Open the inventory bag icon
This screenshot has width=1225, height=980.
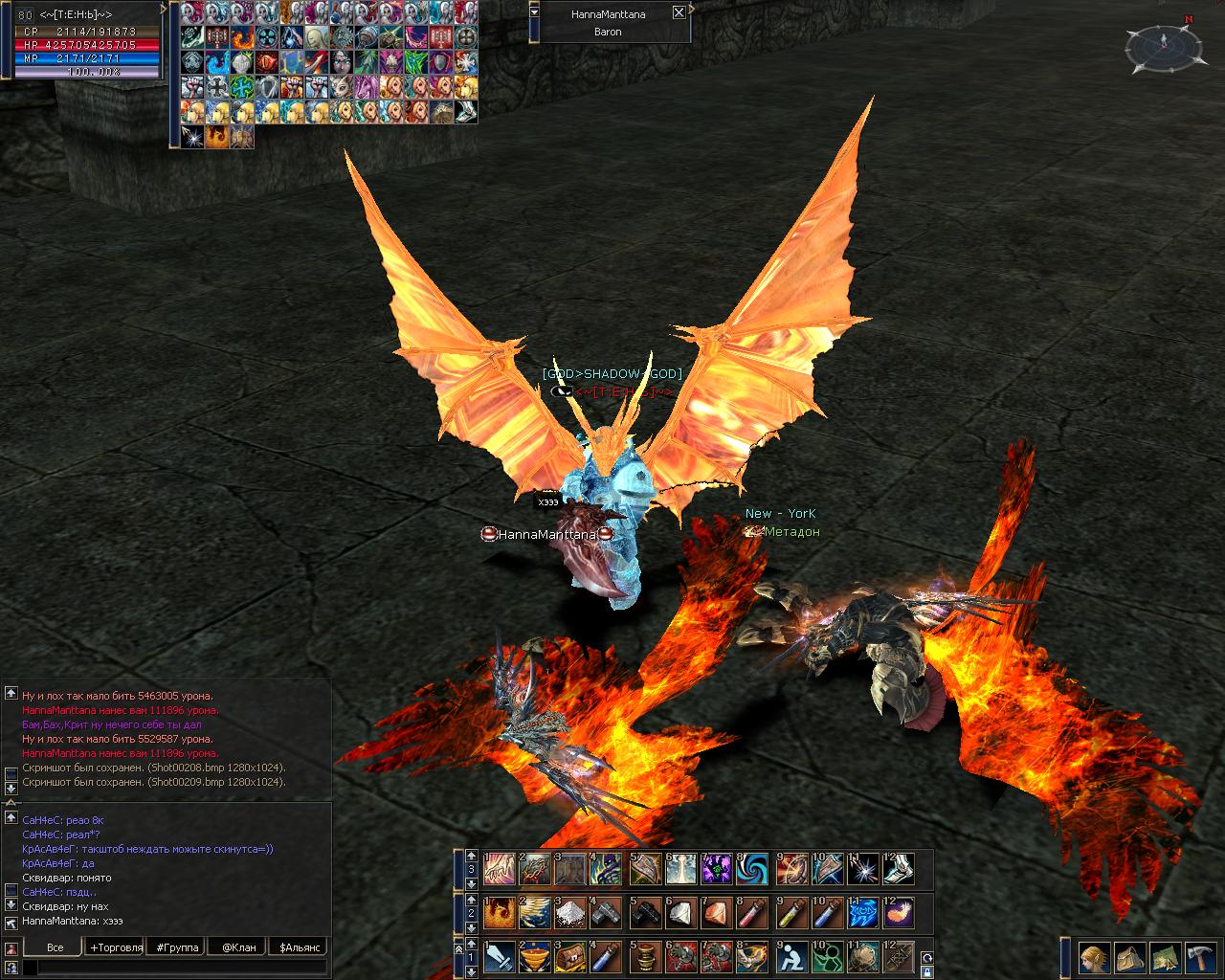tap(1128, 957)
